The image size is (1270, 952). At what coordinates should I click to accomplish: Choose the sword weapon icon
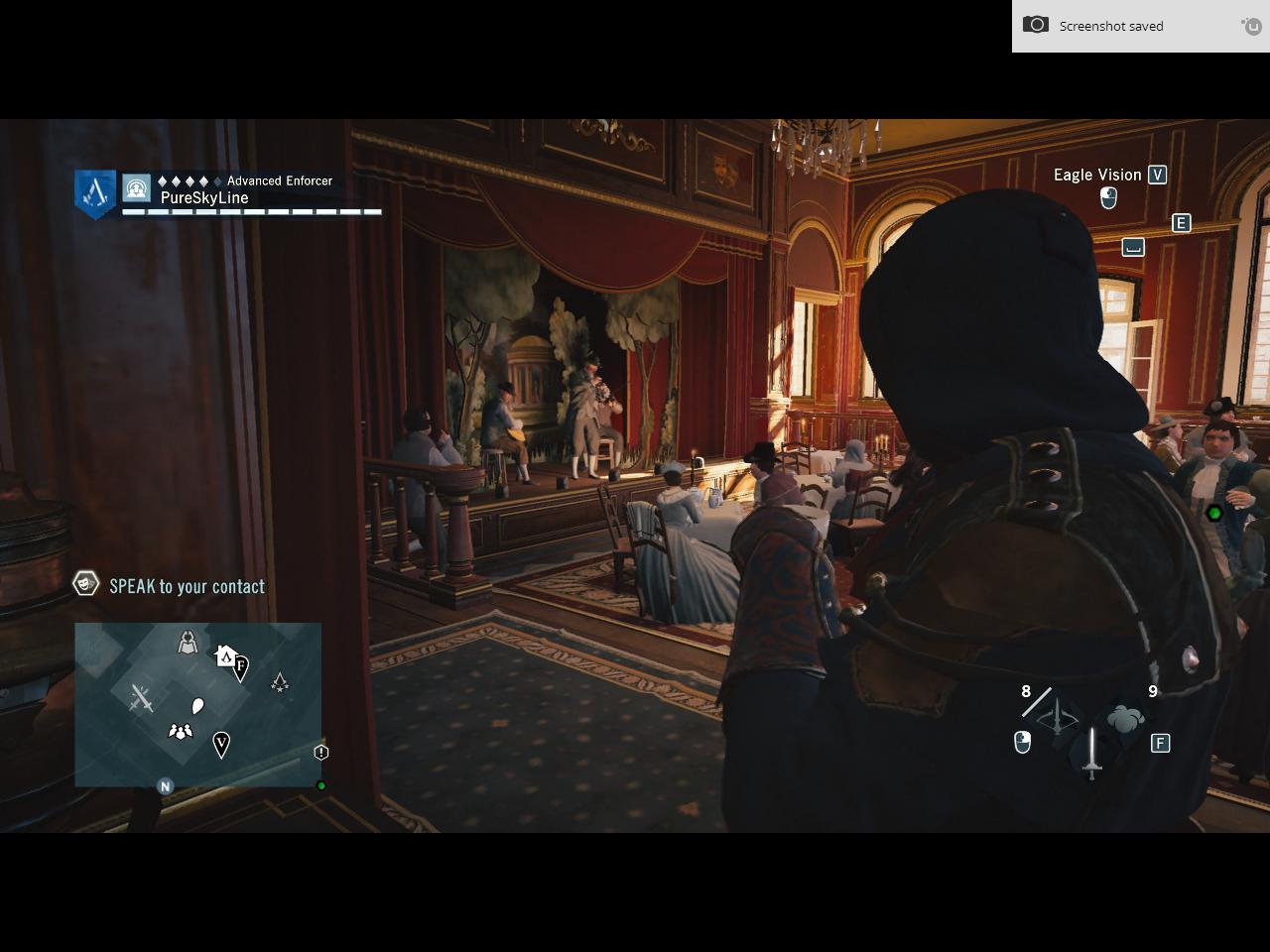(x=1092, y=754)
